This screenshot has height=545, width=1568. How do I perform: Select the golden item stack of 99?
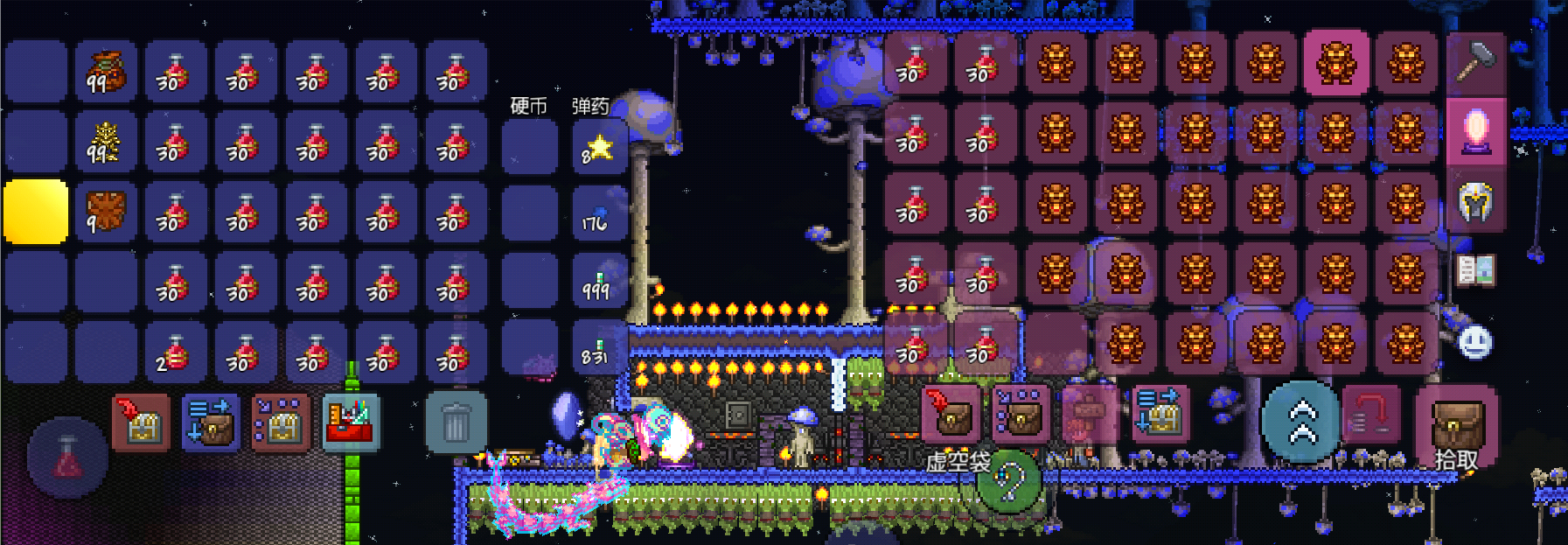(106, 142)
